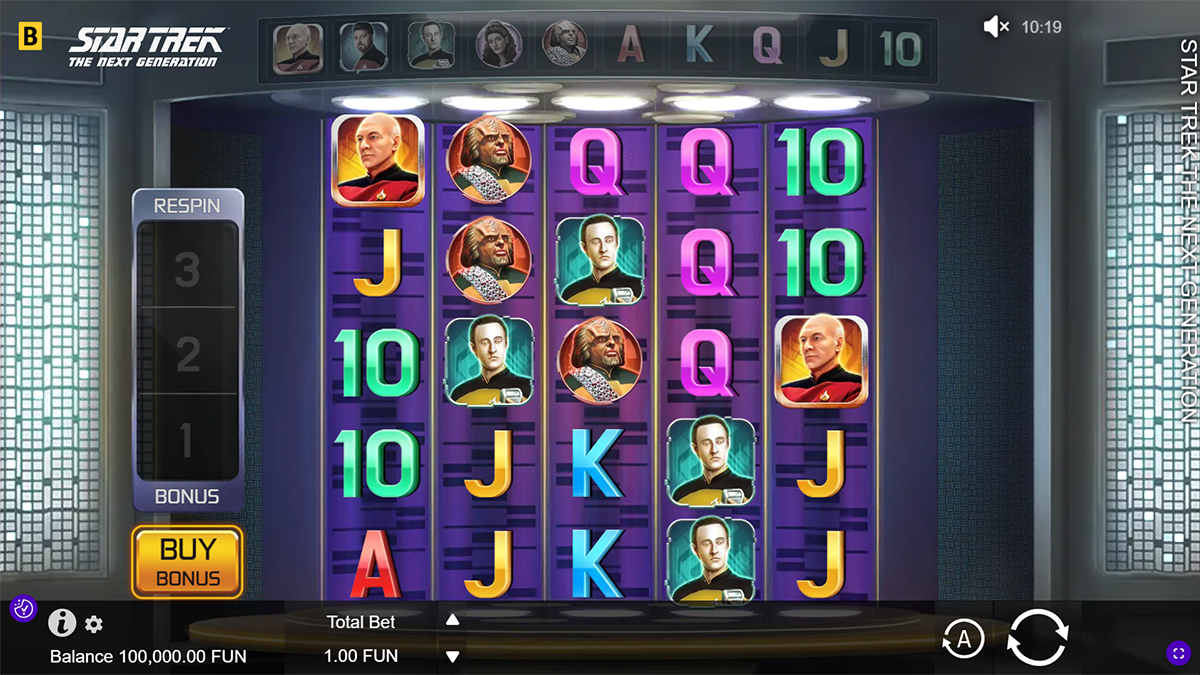Click the yellow B logo
1200x675 pixels.
31,38
